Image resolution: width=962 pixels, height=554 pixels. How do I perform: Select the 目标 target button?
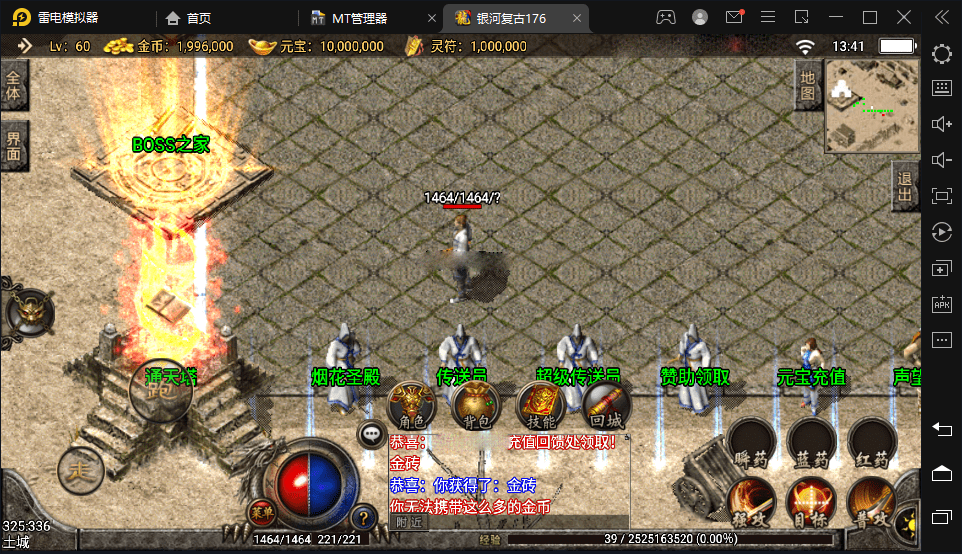pyautogui.click(x=811, y=502)
